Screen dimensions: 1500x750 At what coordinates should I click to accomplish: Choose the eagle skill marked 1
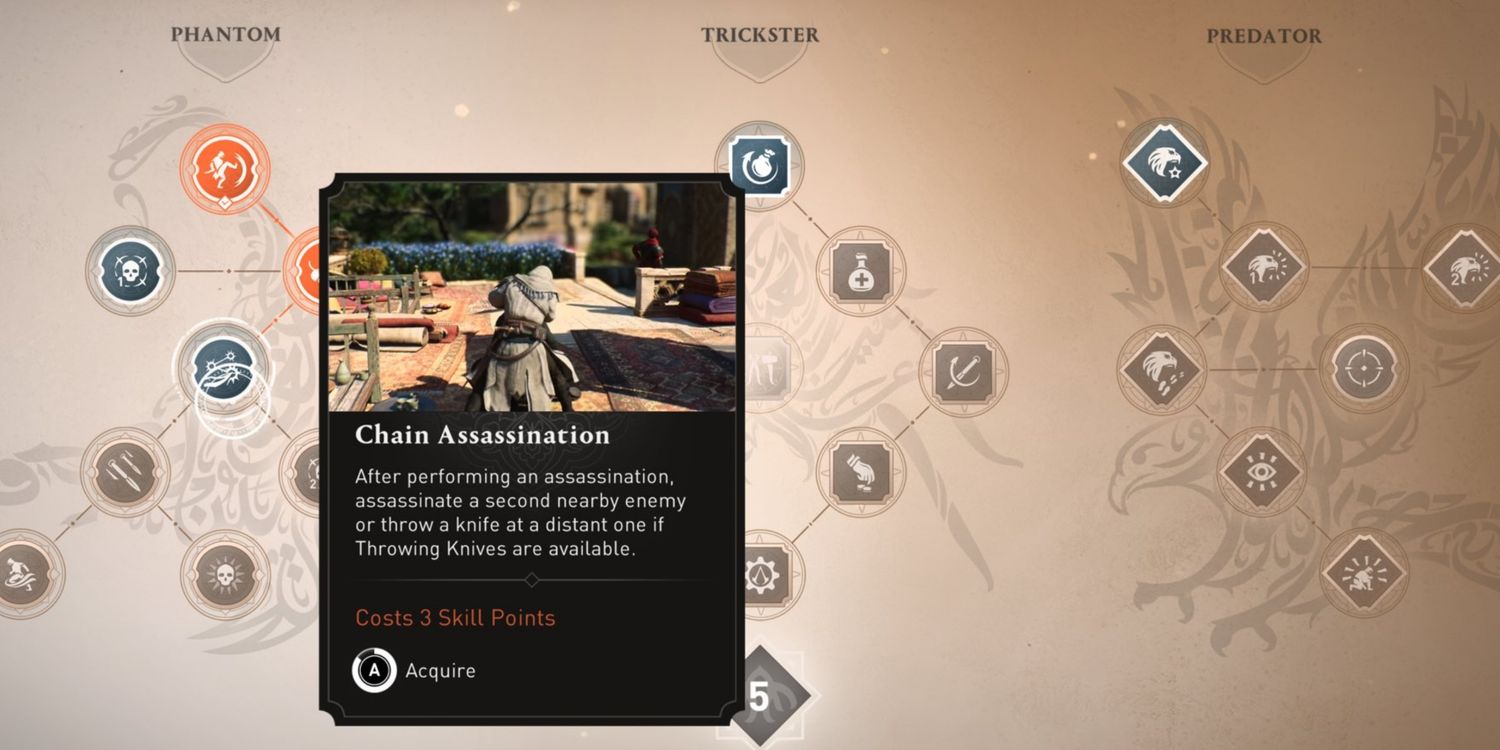pyautogui.click(x=1264, y=267)
